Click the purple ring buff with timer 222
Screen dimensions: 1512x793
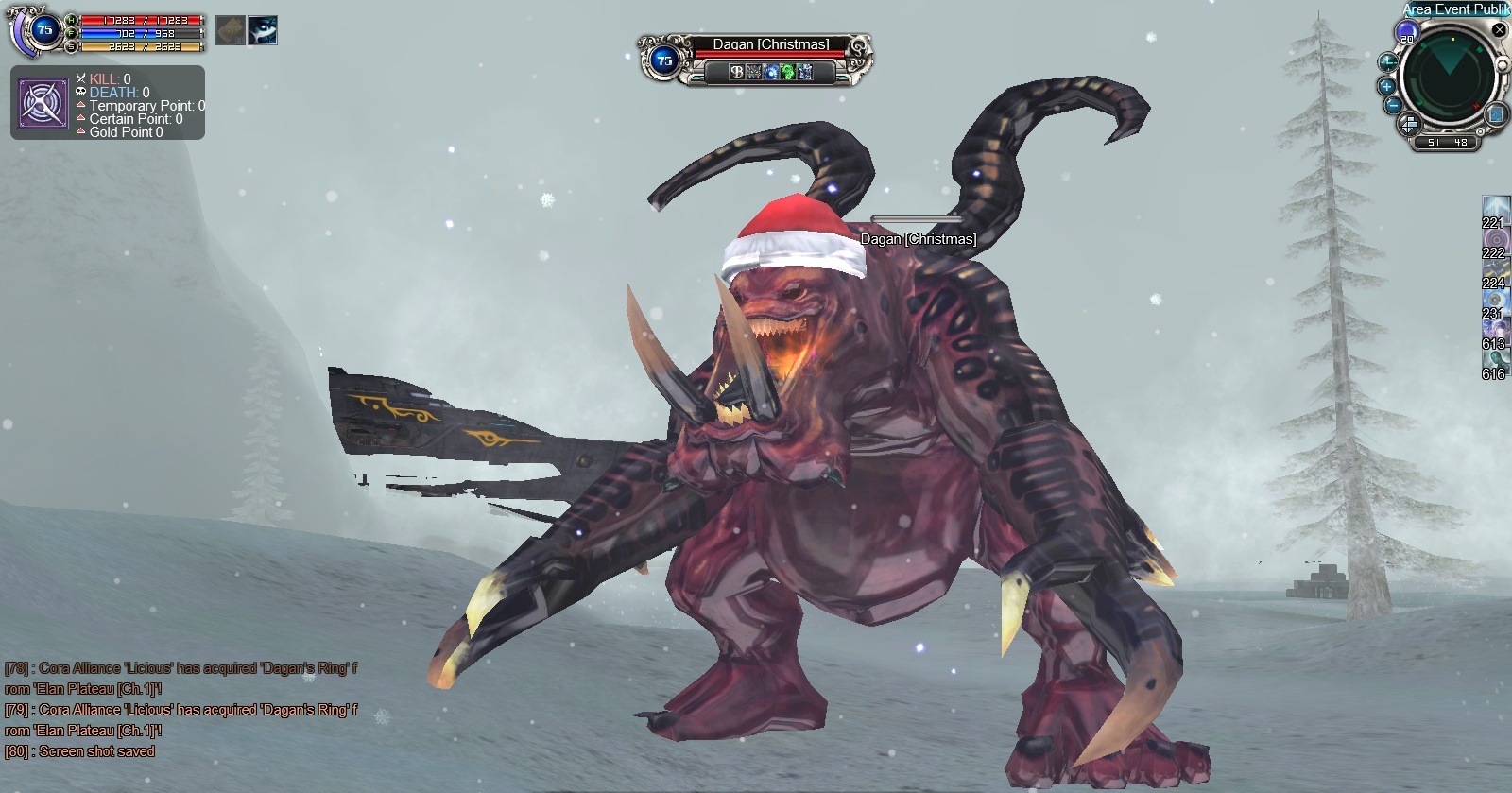1495,236
